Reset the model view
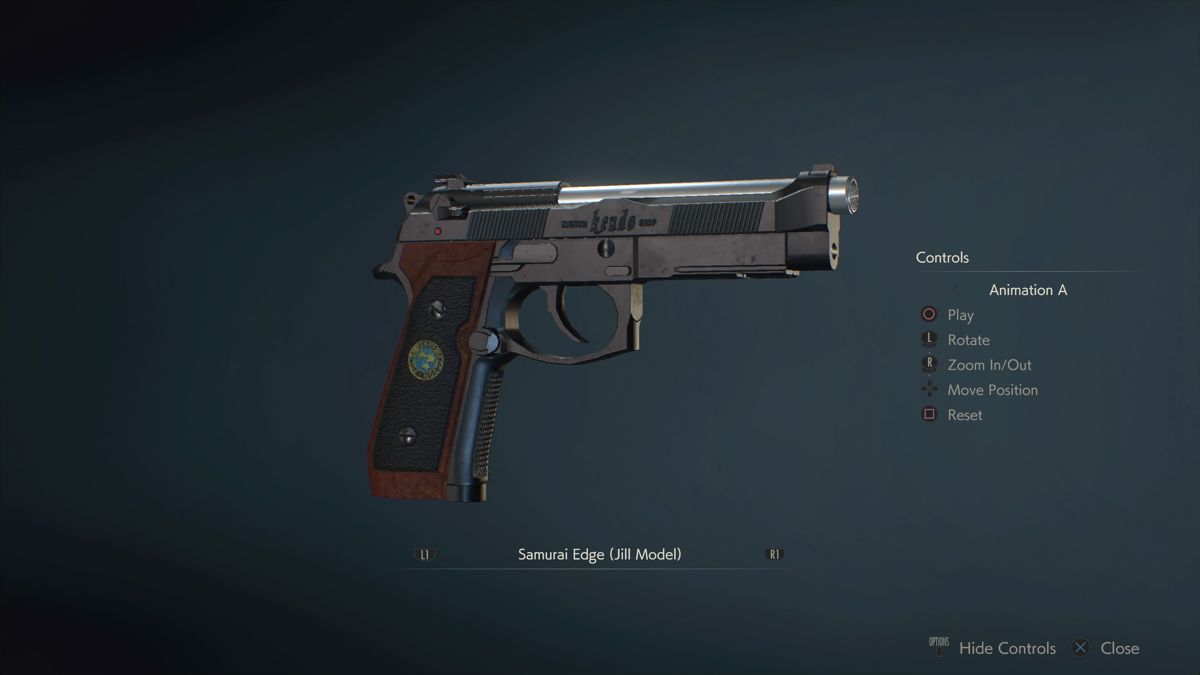This screenshot has width=1200, height=675. 964,415
